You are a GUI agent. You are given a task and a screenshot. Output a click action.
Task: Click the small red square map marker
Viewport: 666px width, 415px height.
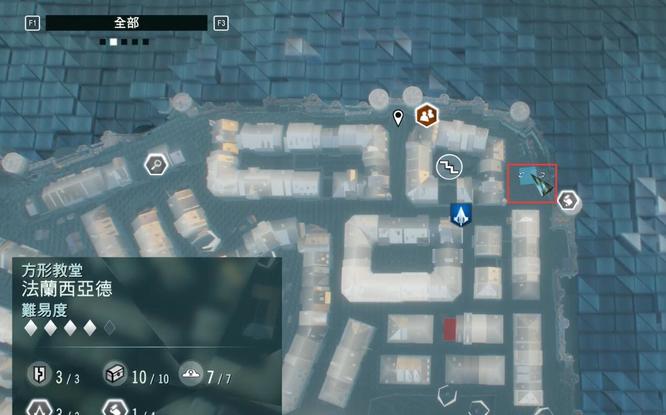(x=450, y=328)
